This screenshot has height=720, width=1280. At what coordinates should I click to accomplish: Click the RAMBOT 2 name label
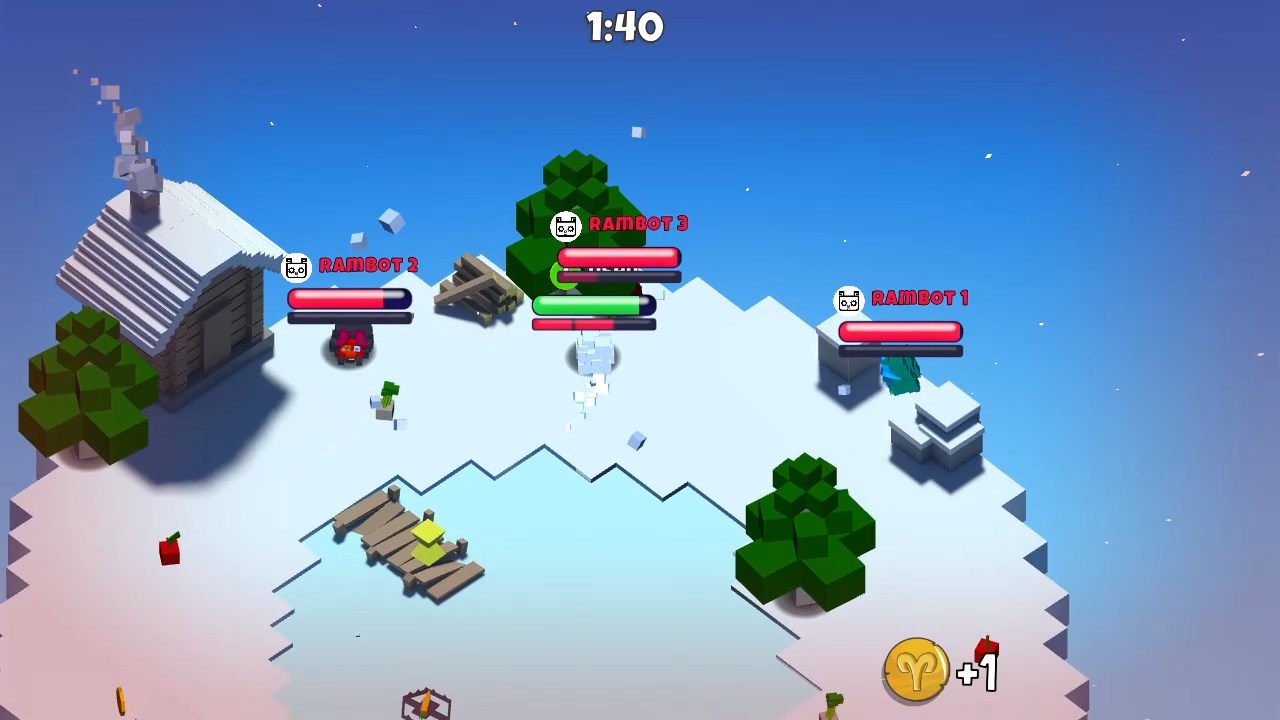tap(367, 266)
